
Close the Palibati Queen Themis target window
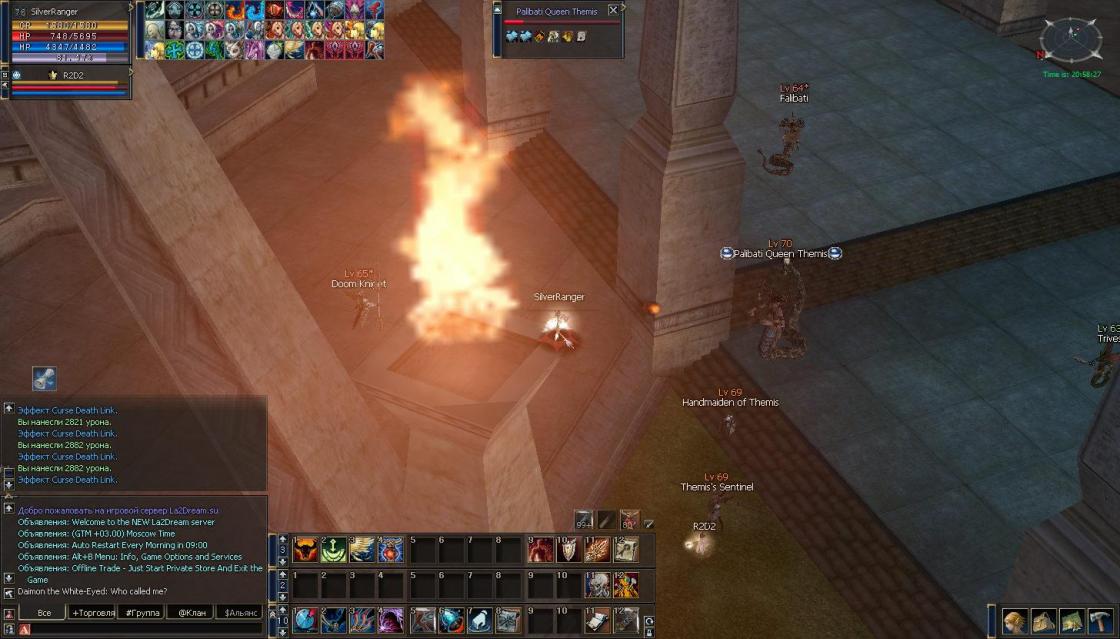point(613,10)
